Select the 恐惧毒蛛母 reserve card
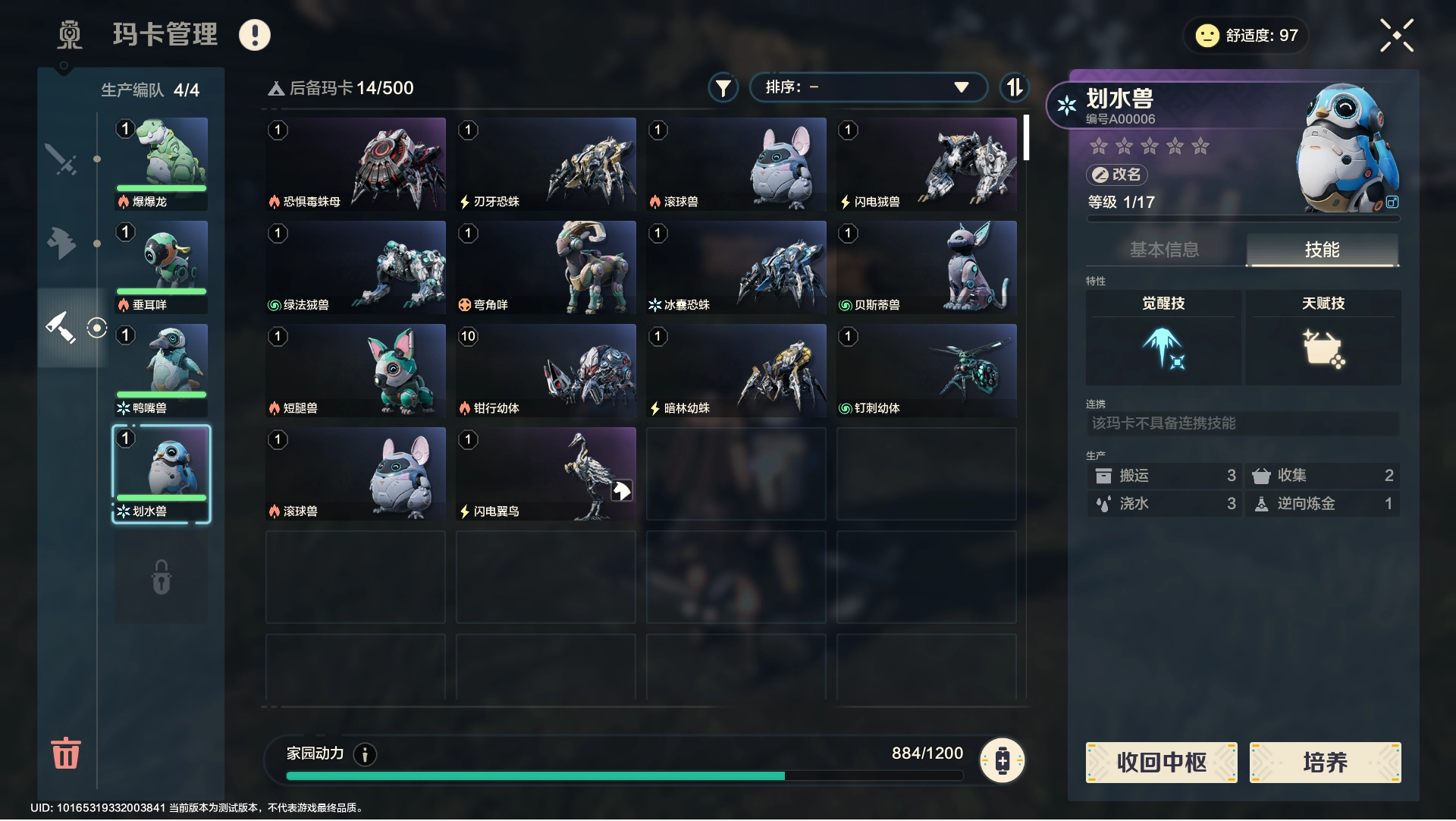The height and width of the screenshot is (821, 1456). (x=356, y=163)
